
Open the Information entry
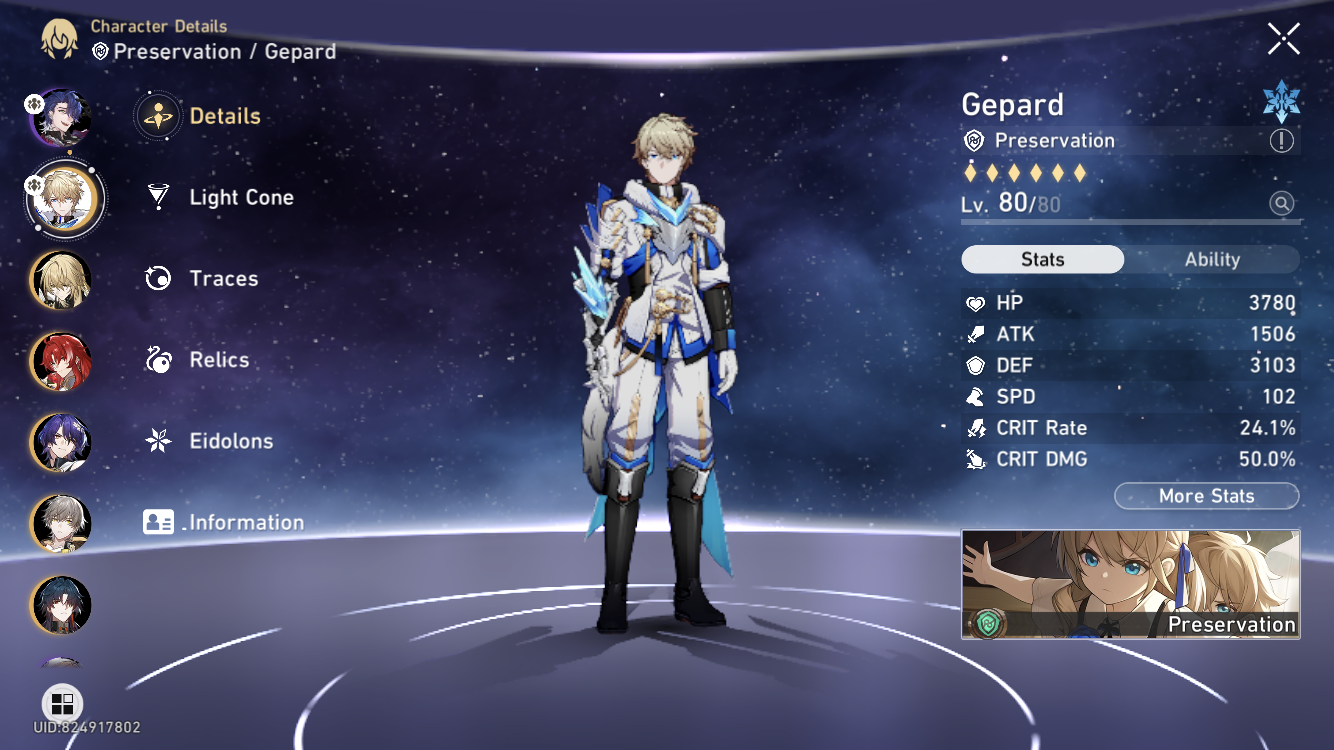point(246,522)
